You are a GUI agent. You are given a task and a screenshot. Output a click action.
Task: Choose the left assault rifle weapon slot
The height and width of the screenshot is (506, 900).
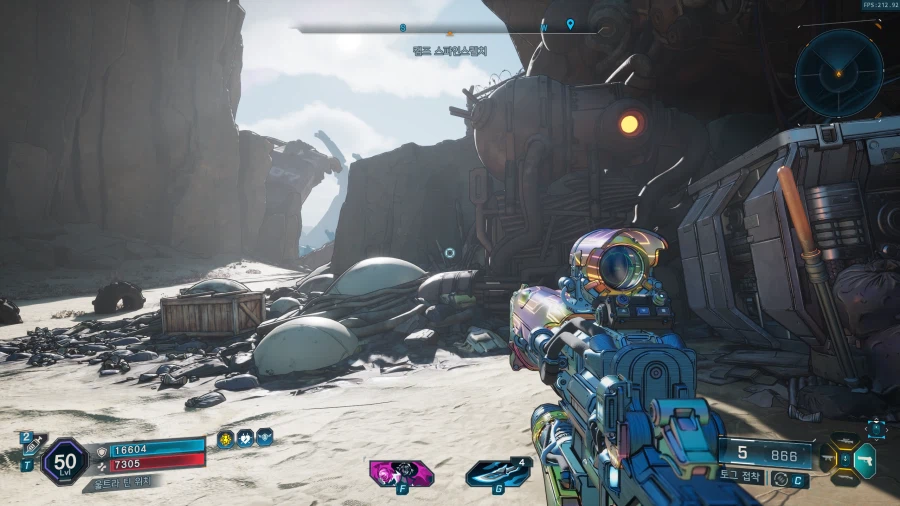click(827, 458)
